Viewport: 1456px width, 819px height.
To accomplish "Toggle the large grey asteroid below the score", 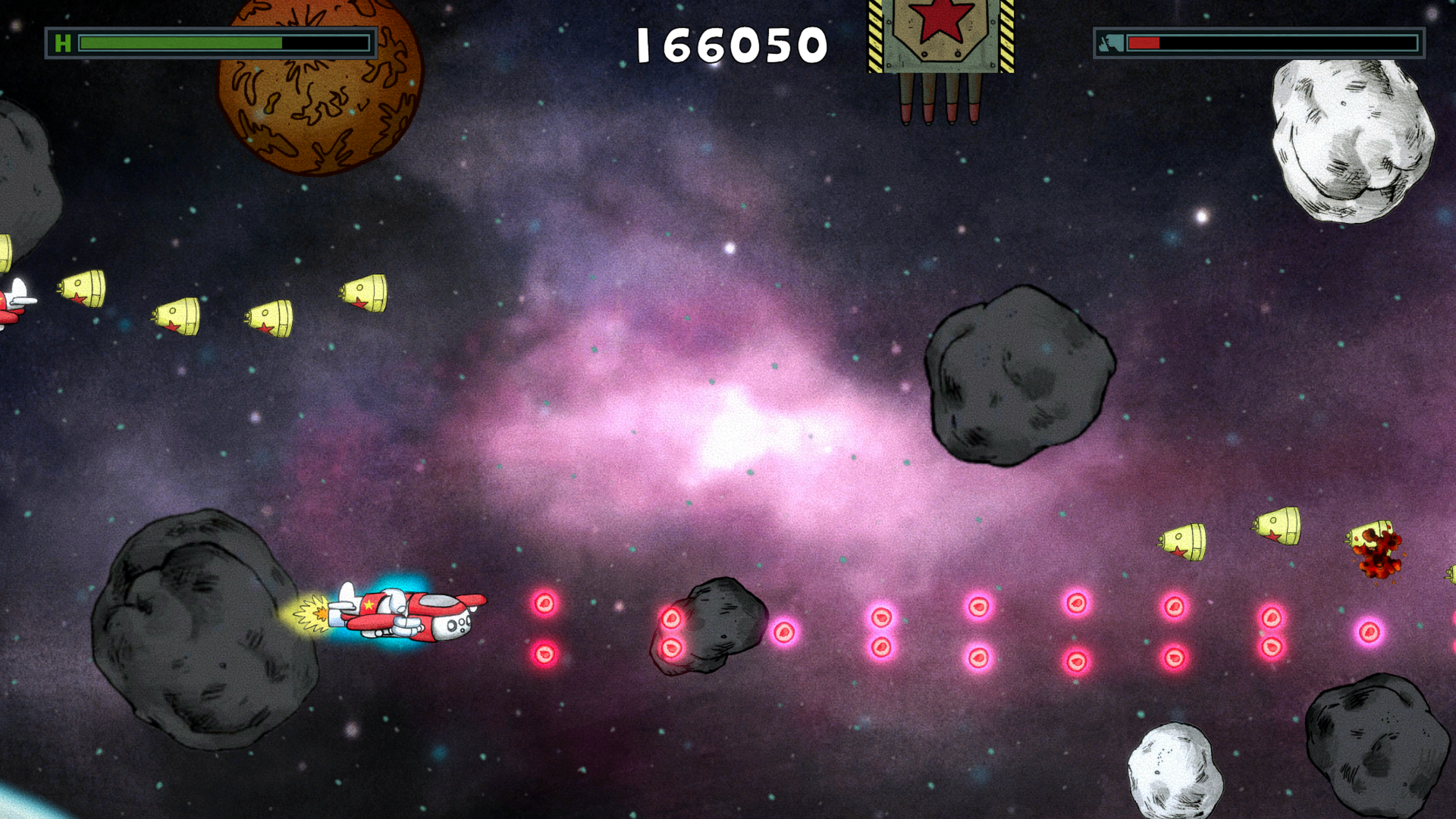I will 1016,375.
